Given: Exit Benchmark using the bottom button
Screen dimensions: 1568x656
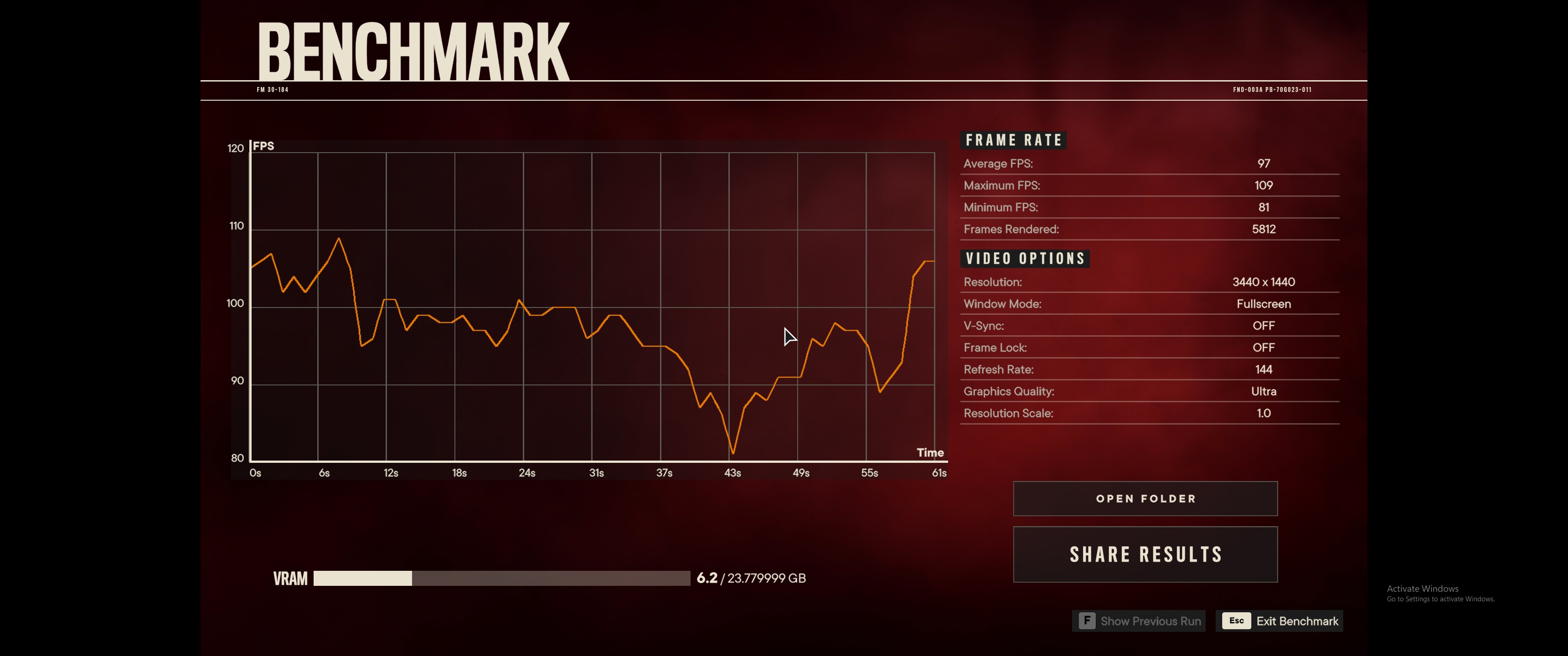Looking at the screenshot, I should click(1279, 621).
